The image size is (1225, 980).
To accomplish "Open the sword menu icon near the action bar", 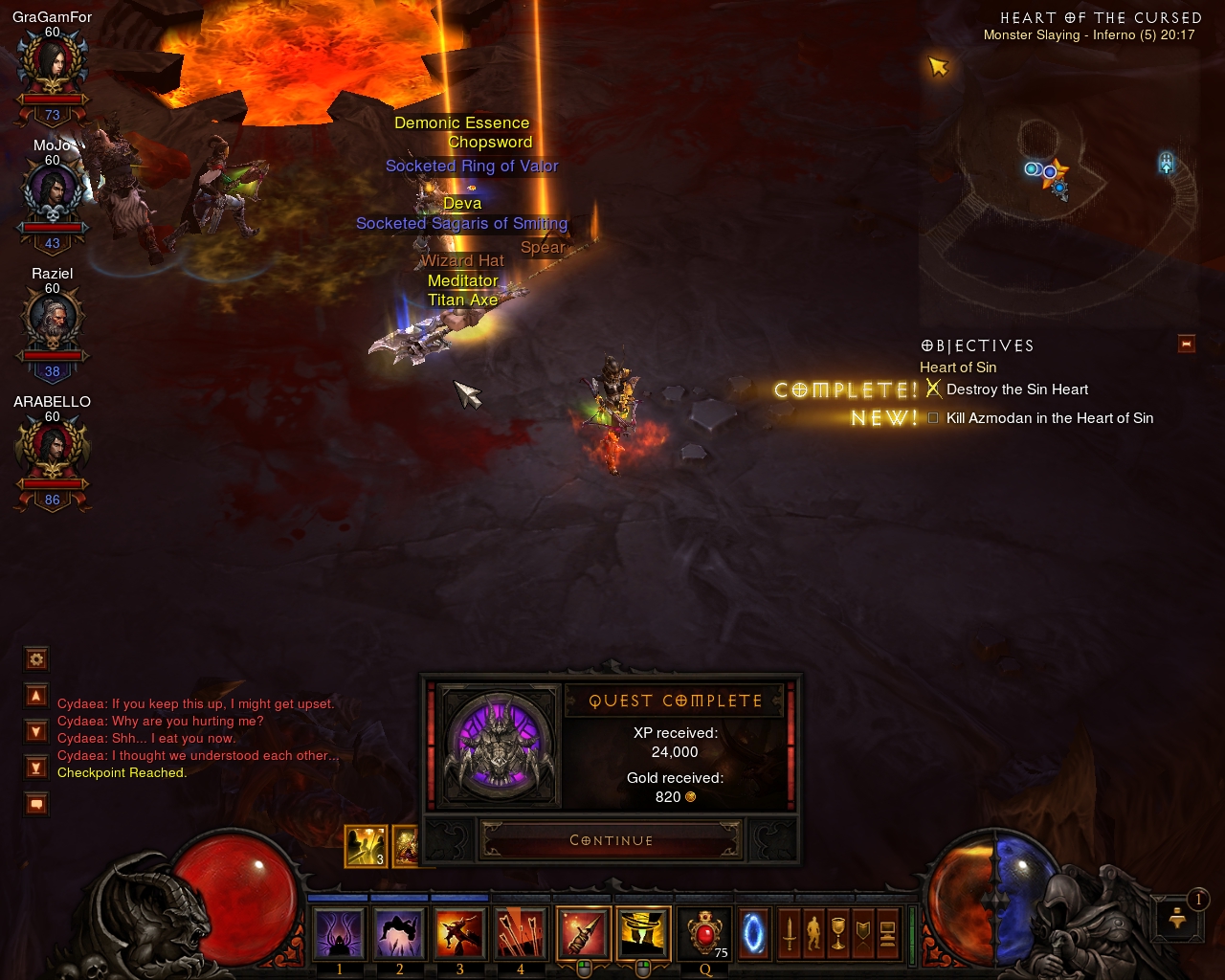I will pyautogui.click(x=791, y=933).
